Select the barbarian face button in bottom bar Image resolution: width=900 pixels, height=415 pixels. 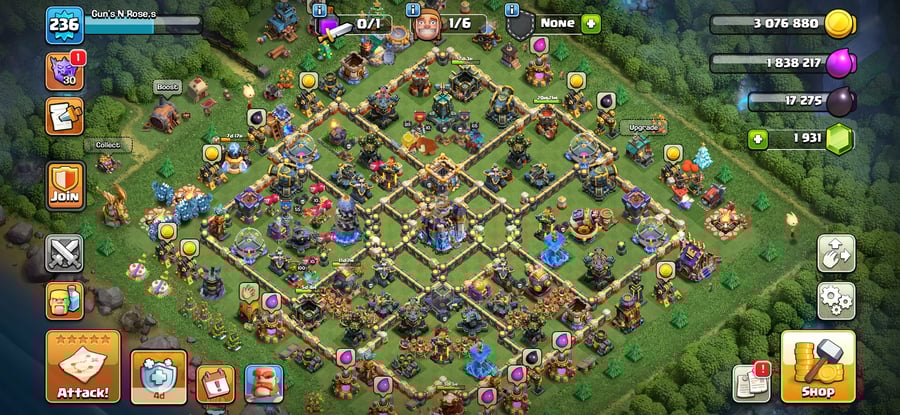click(x=264, y=383)
